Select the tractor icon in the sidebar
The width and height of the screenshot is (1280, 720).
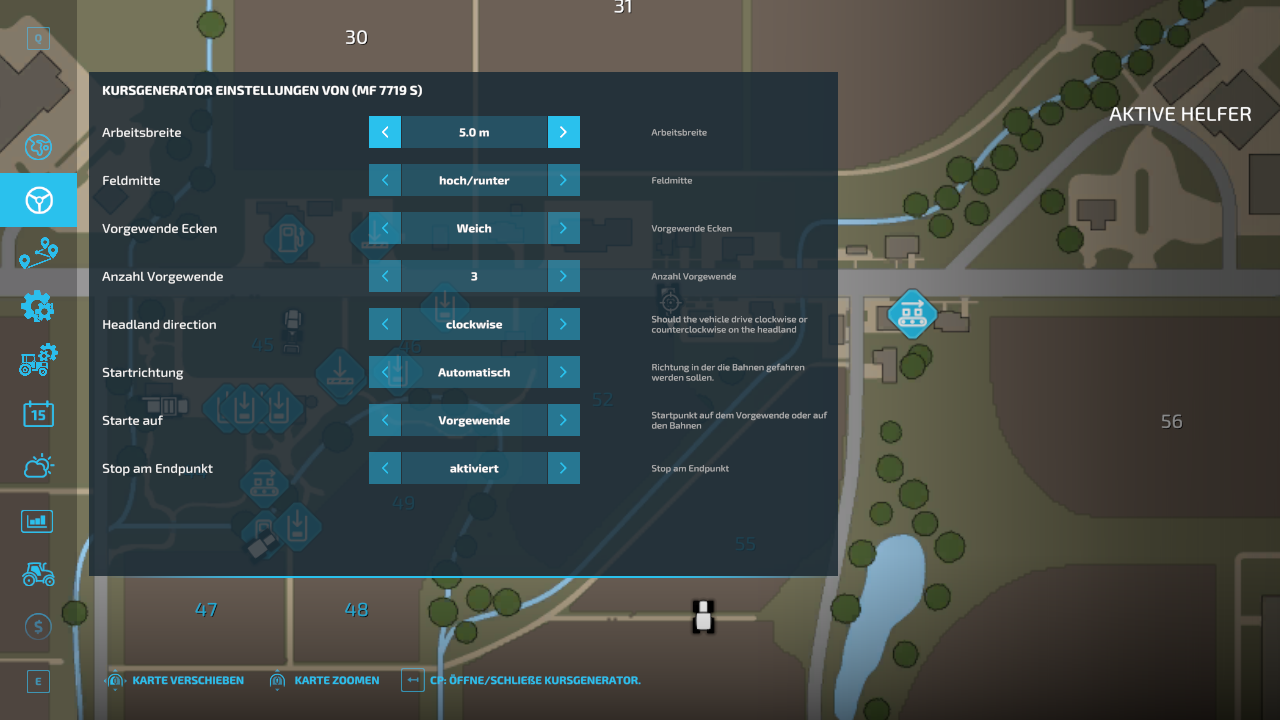[x=38, y=574]
